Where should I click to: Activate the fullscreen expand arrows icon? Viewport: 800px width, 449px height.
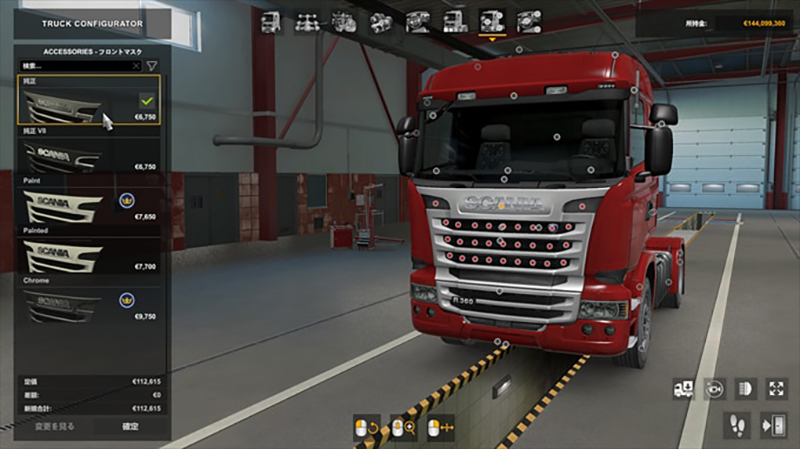[776, 389]
